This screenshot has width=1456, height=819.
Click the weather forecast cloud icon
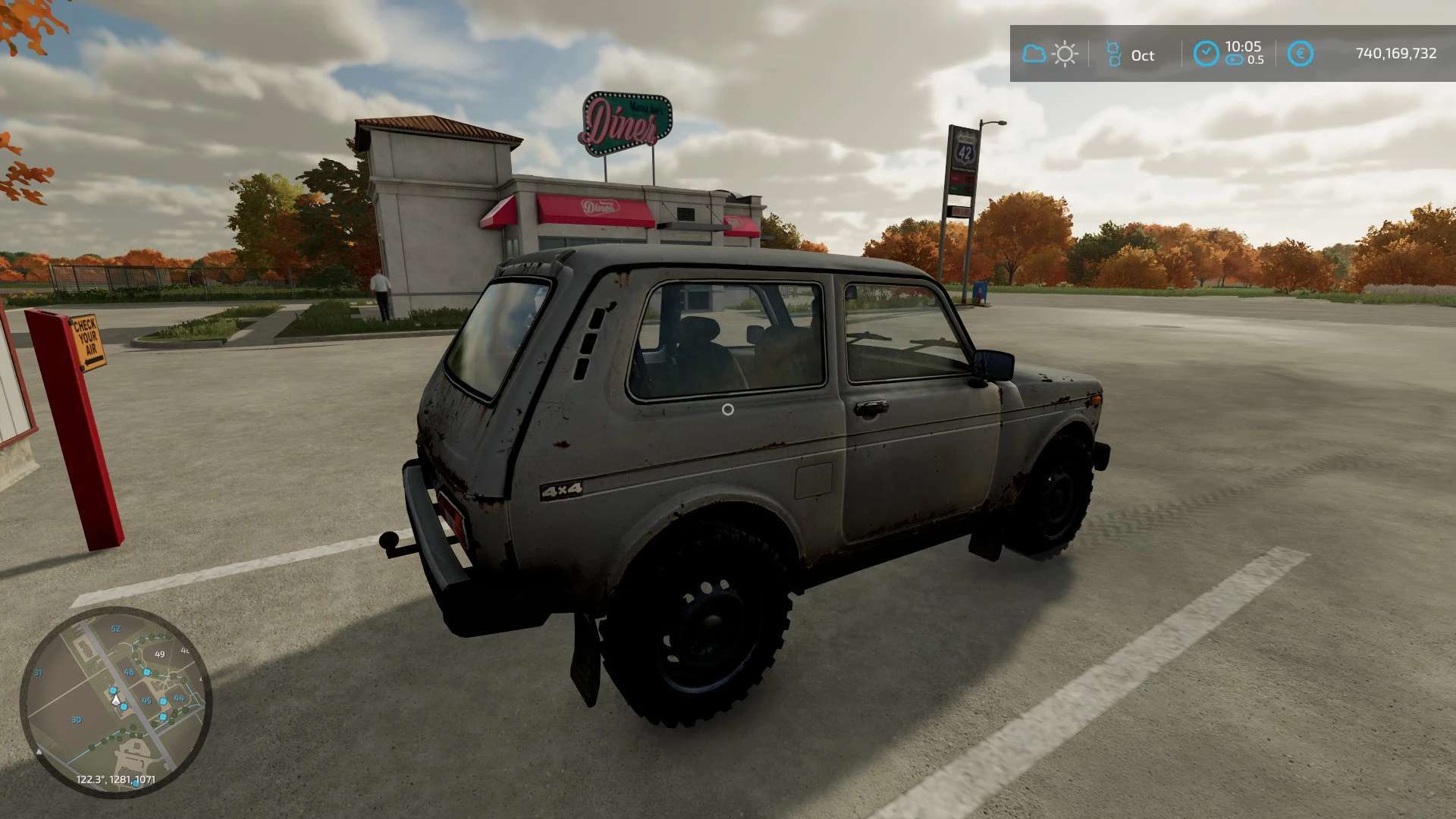point(1034,54)
